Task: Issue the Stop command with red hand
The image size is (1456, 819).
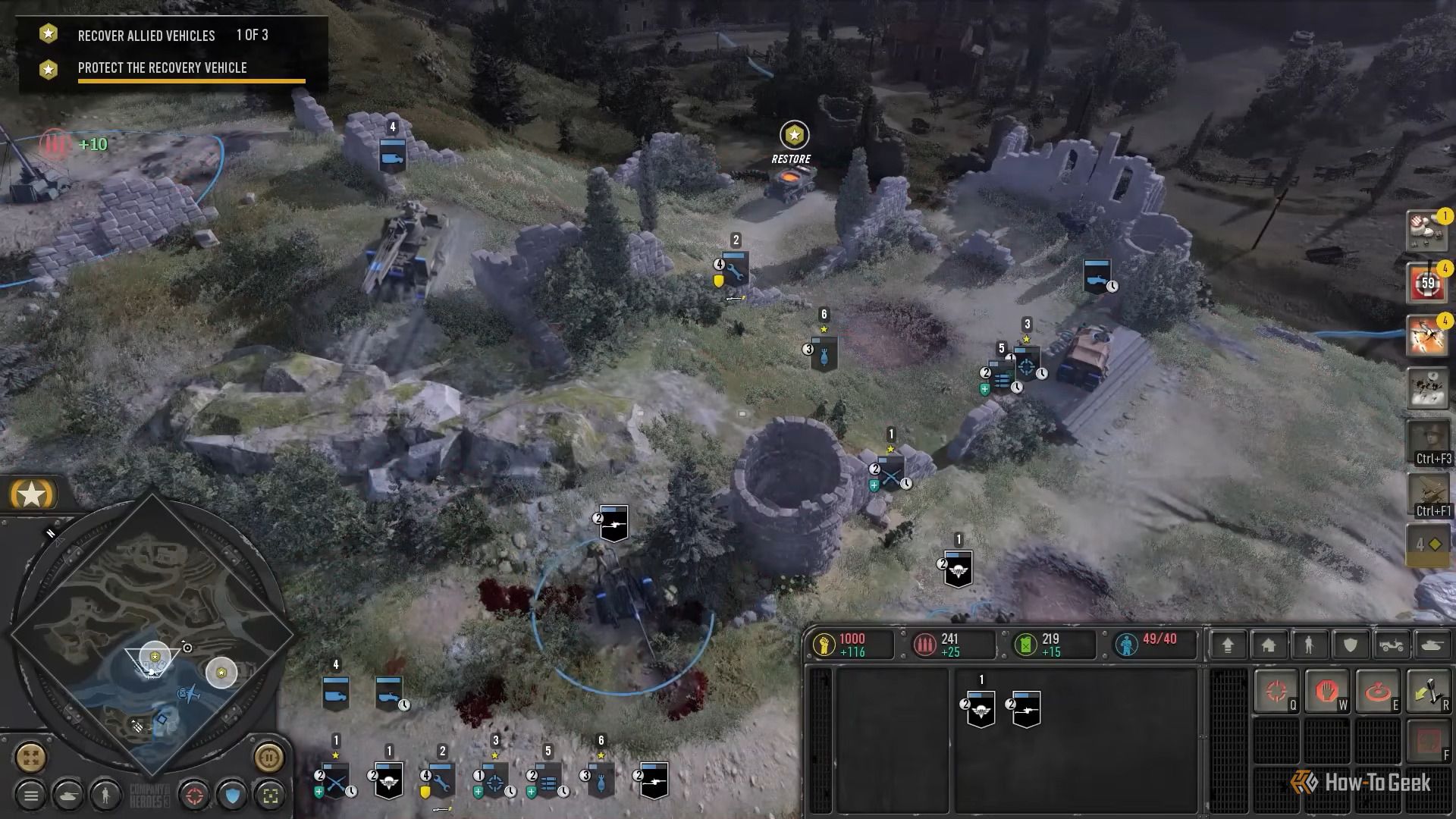Action: pos(1326,692)
